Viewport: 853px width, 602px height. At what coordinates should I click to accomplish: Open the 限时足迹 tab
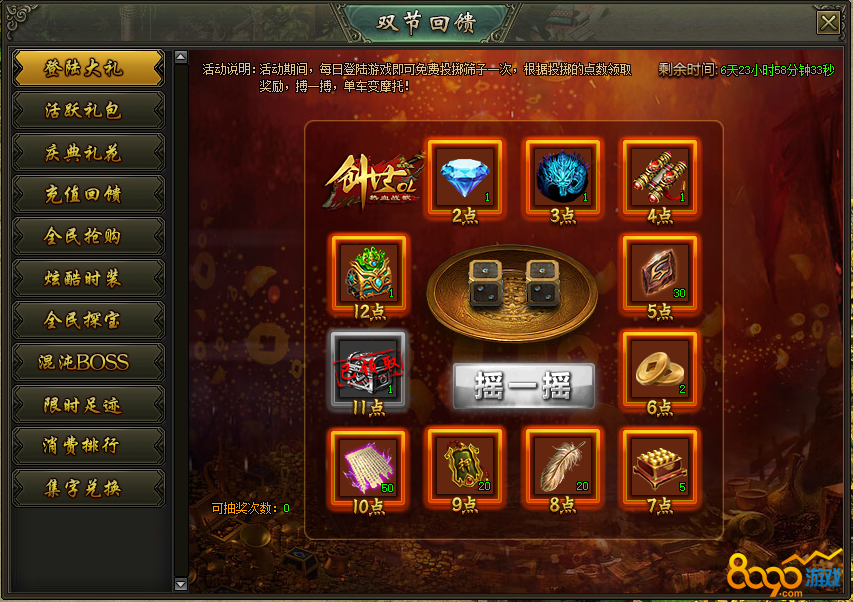tap(88, 404)
